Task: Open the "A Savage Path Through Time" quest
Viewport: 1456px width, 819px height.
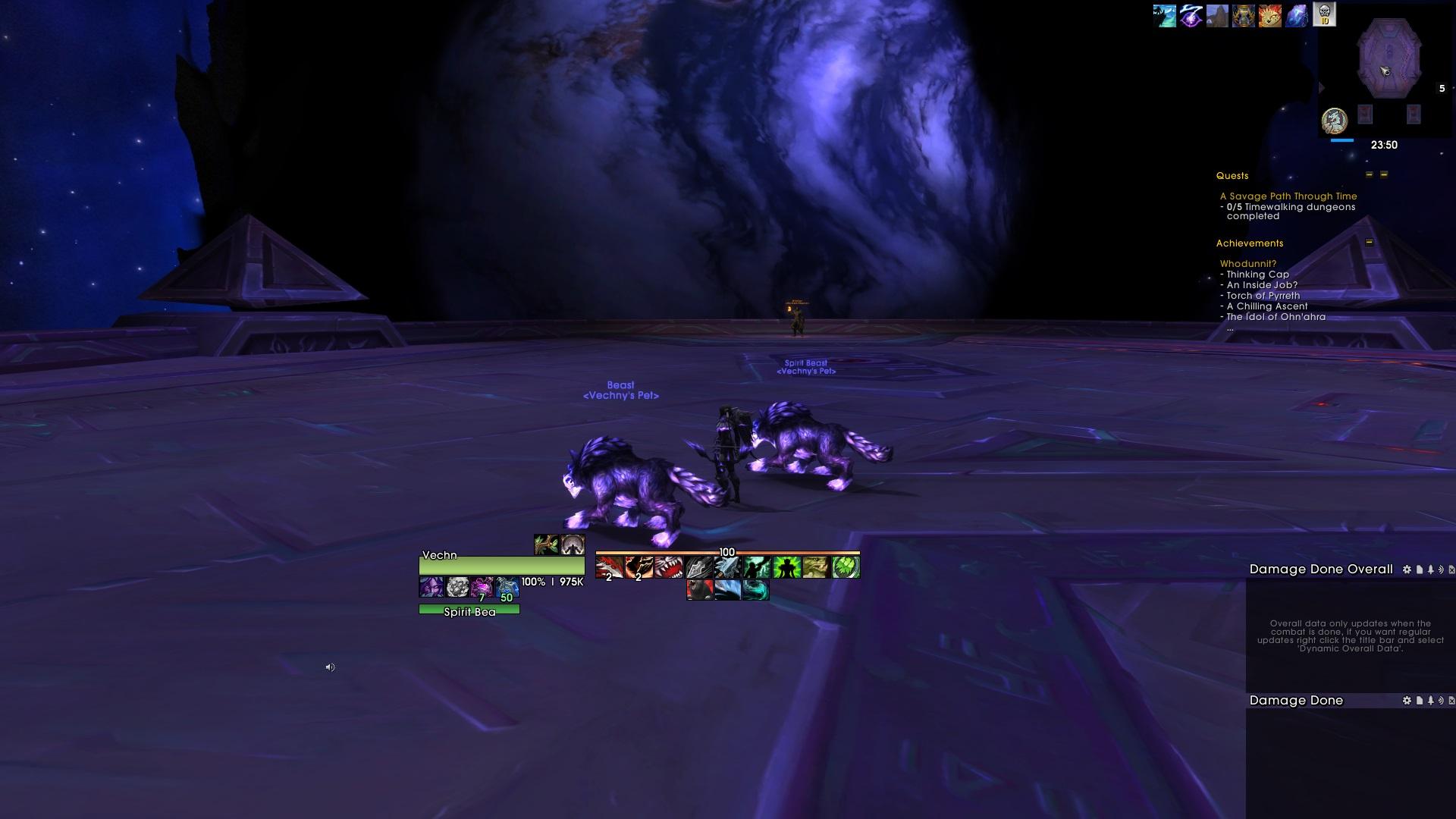Action: (1288, 196)
